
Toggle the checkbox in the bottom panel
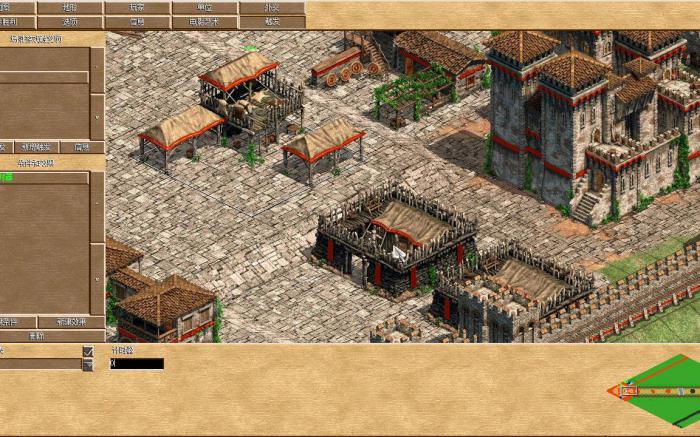(88, 352)
